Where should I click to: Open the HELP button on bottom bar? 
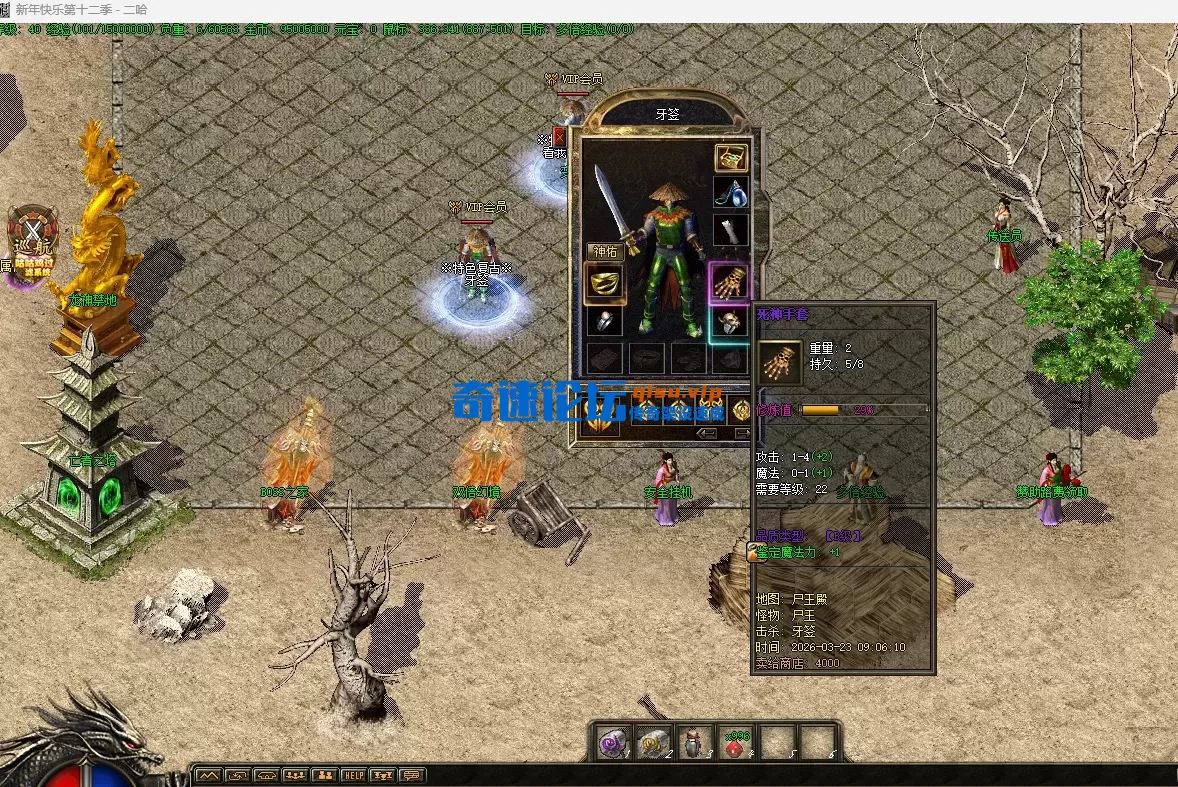click(354, 775)
